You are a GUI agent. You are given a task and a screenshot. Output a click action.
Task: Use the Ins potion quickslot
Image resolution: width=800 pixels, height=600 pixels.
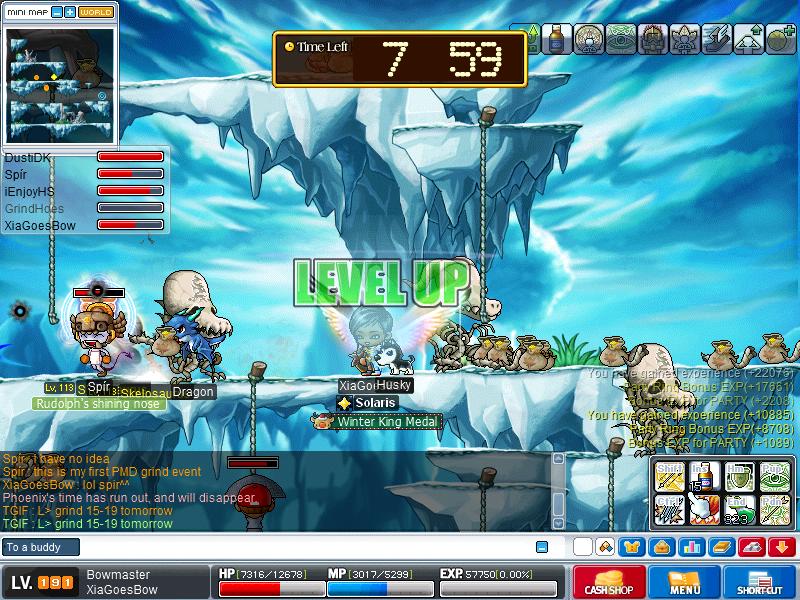[704, 476]
